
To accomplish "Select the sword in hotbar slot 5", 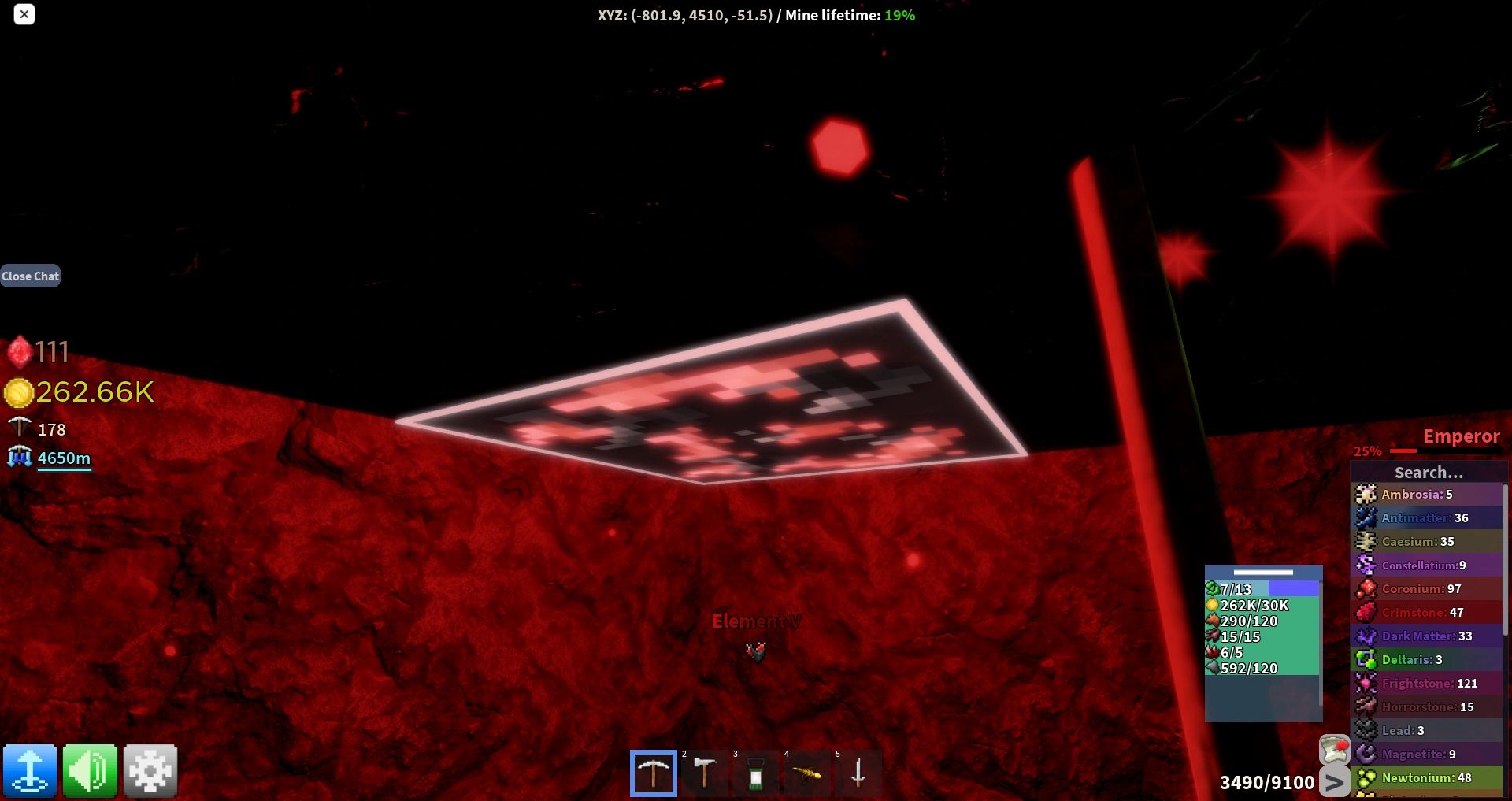I will coord(858,773).
